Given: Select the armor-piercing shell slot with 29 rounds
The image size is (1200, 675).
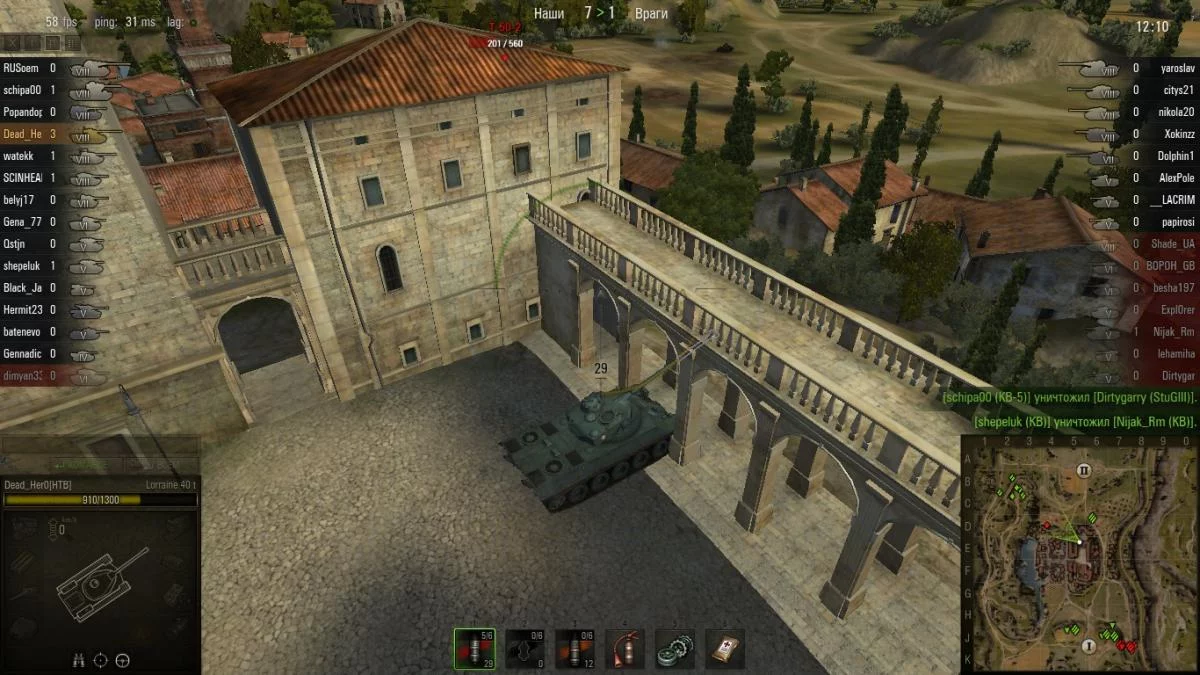Looking at the screenshot, I should 474,648.
